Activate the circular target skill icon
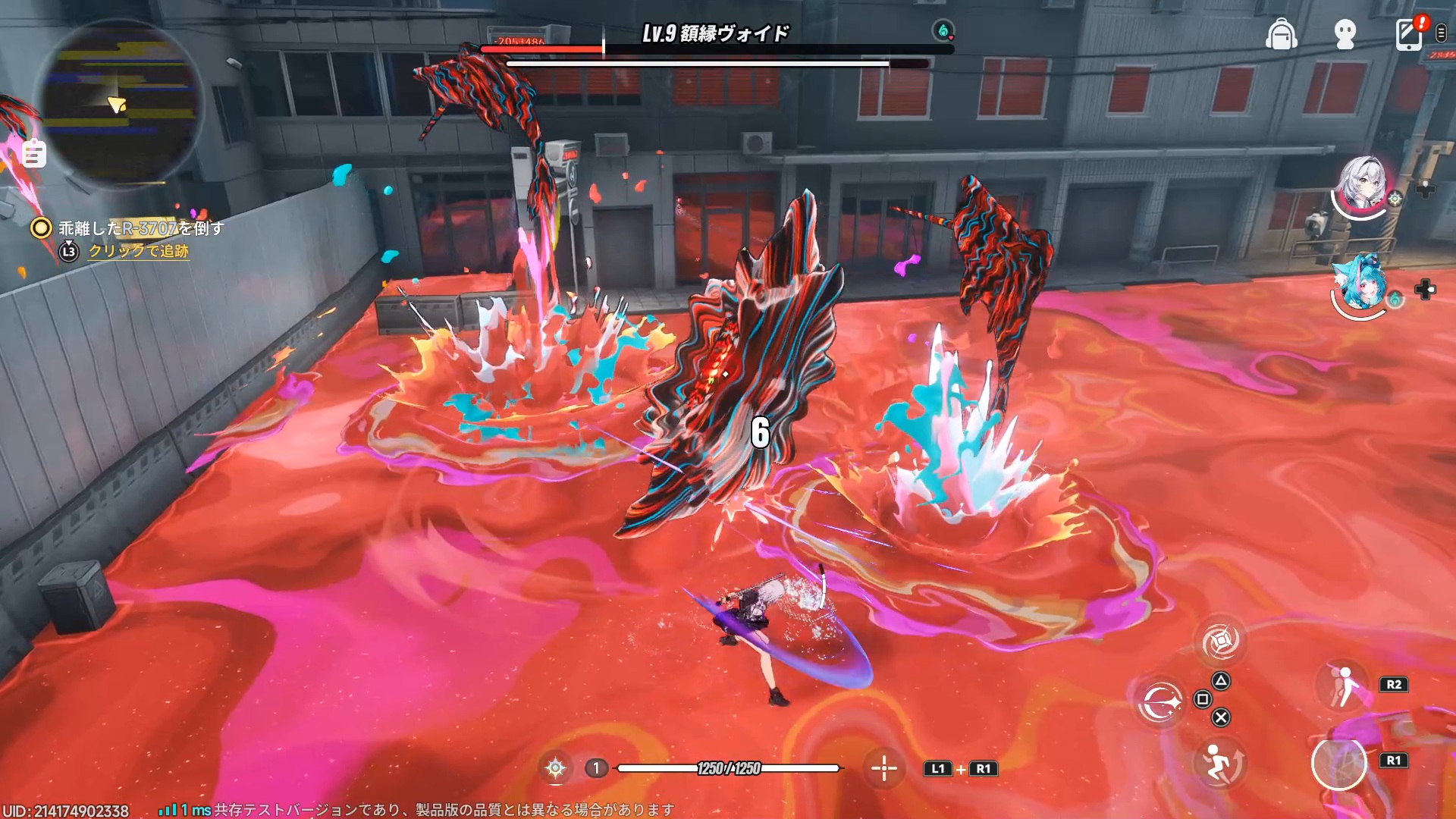The height and width of the screenshot is (819, 1456). pos(1220,642)
